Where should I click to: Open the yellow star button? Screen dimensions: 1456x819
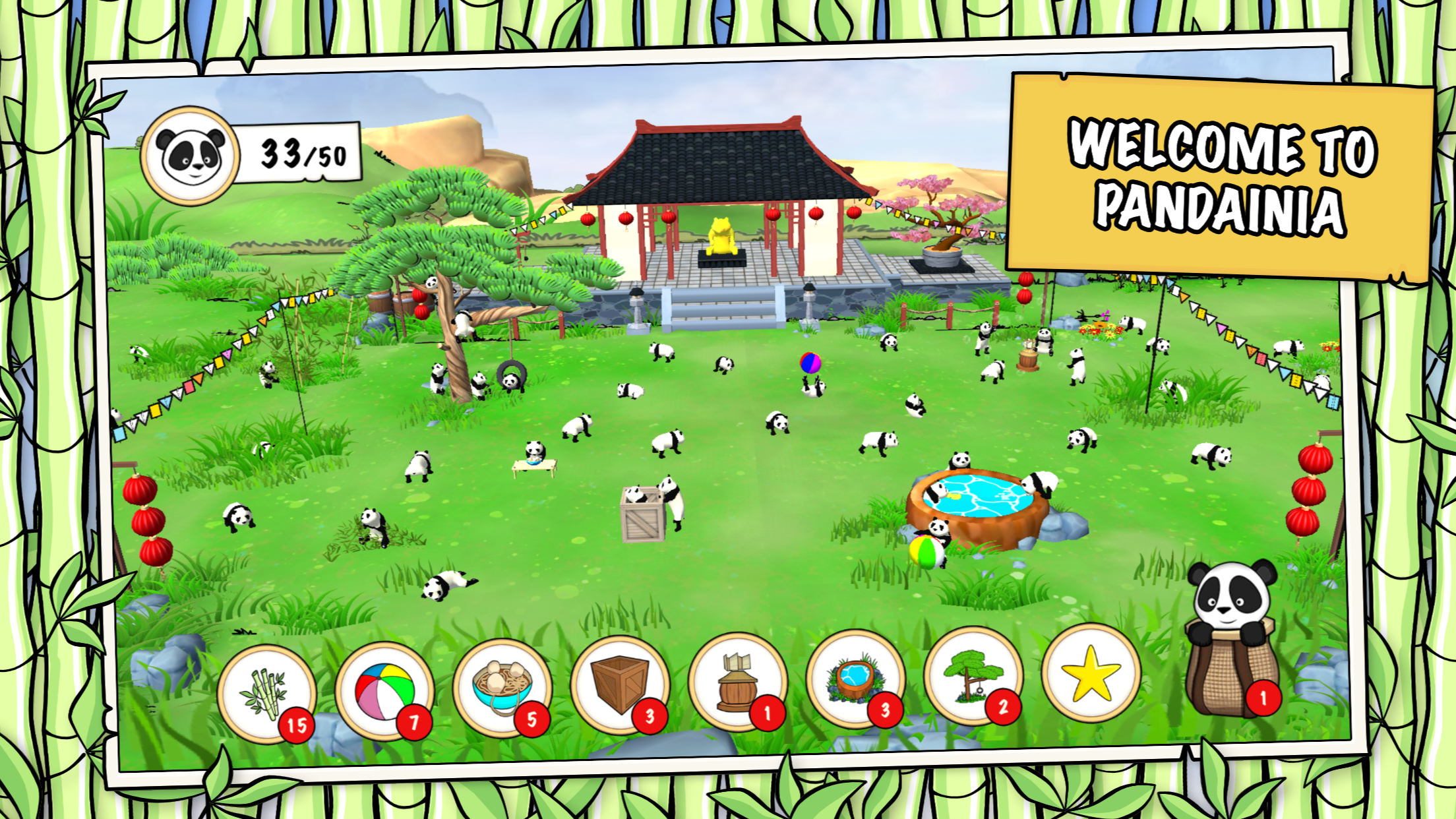click(x=1091, y=673)
